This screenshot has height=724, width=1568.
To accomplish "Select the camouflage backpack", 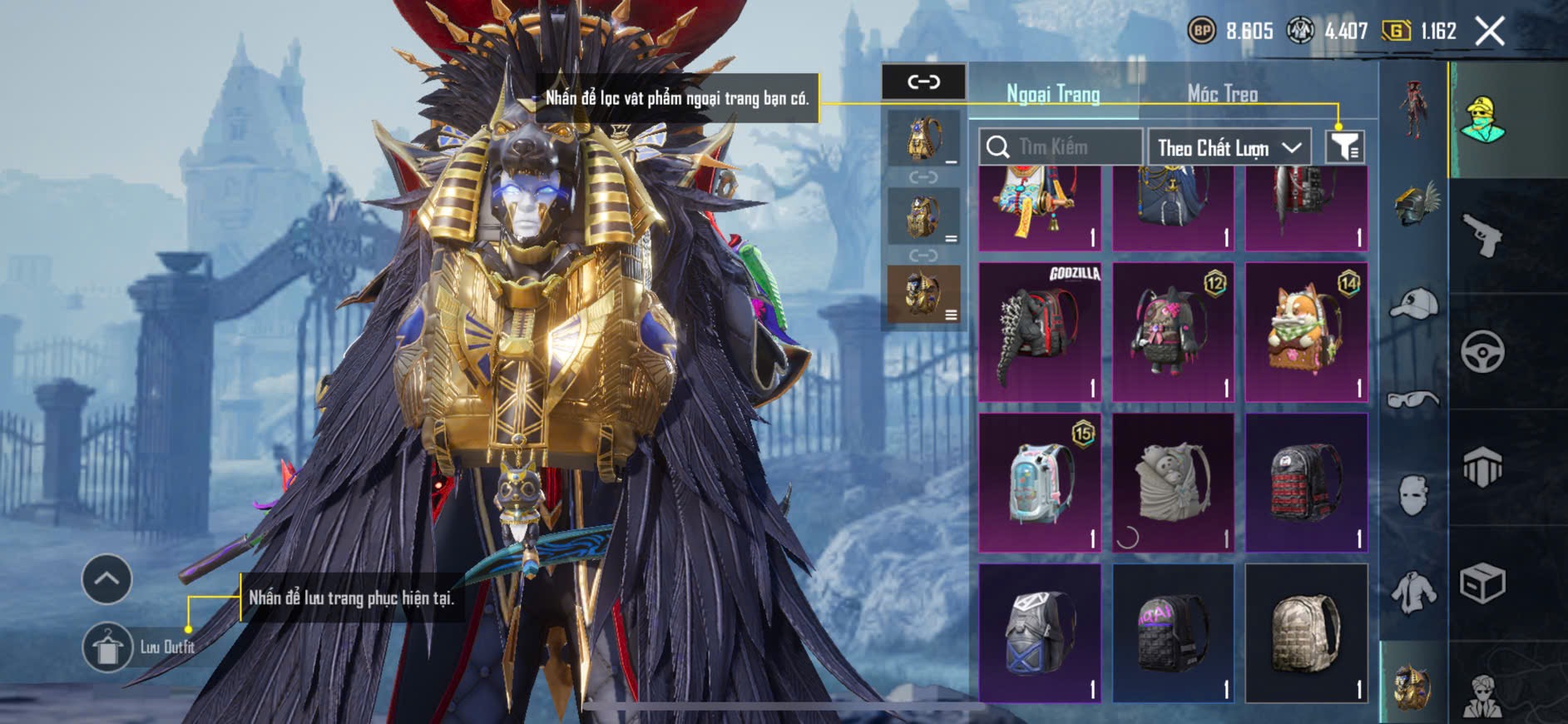I will (x=1306, y=633).
